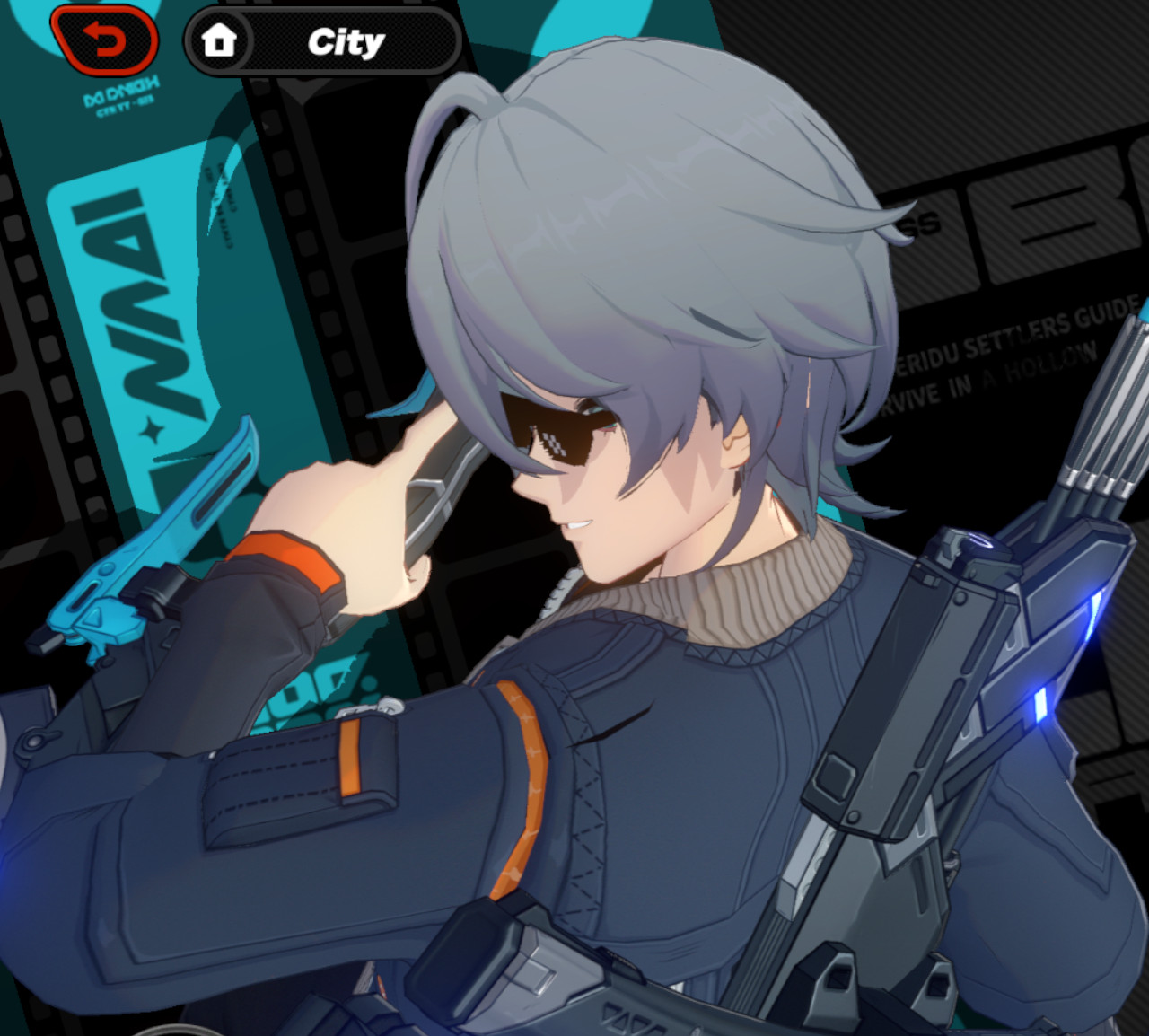Click the City text label
This screenshot has height=1036, width=1149.
pos(346,40)
